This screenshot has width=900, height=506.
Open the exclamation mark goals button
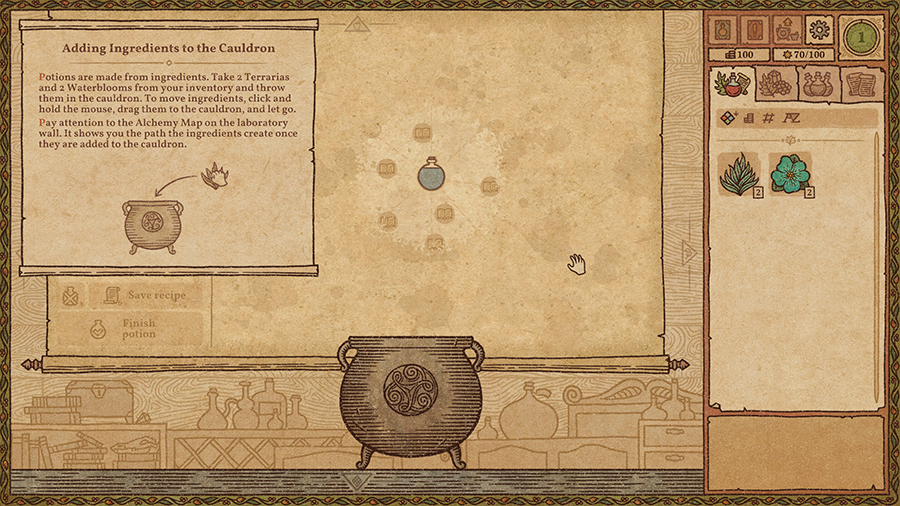[754, 29]
